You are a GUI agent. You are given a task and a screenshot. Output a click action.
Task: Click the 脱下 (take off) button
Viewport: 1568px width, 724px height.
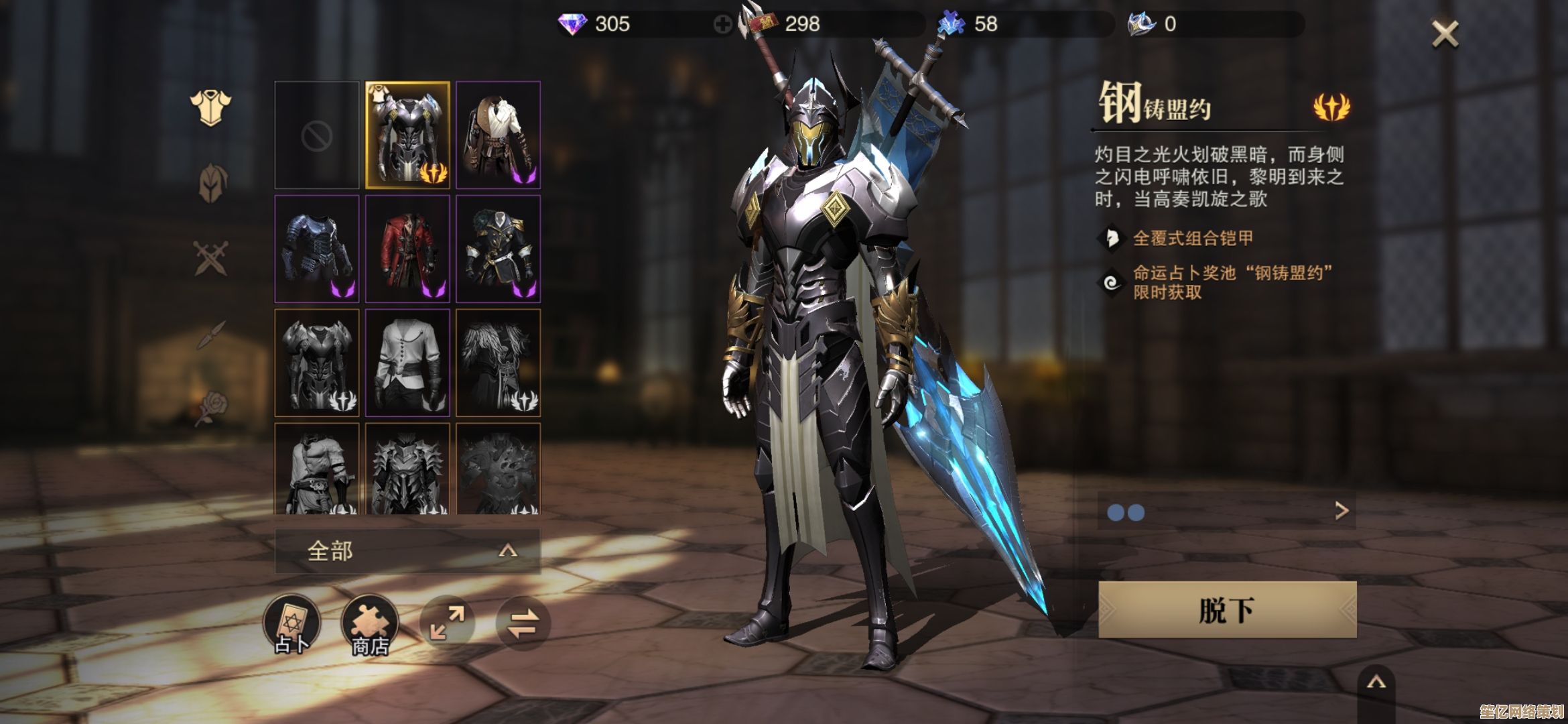click(x=1227, y=610)
